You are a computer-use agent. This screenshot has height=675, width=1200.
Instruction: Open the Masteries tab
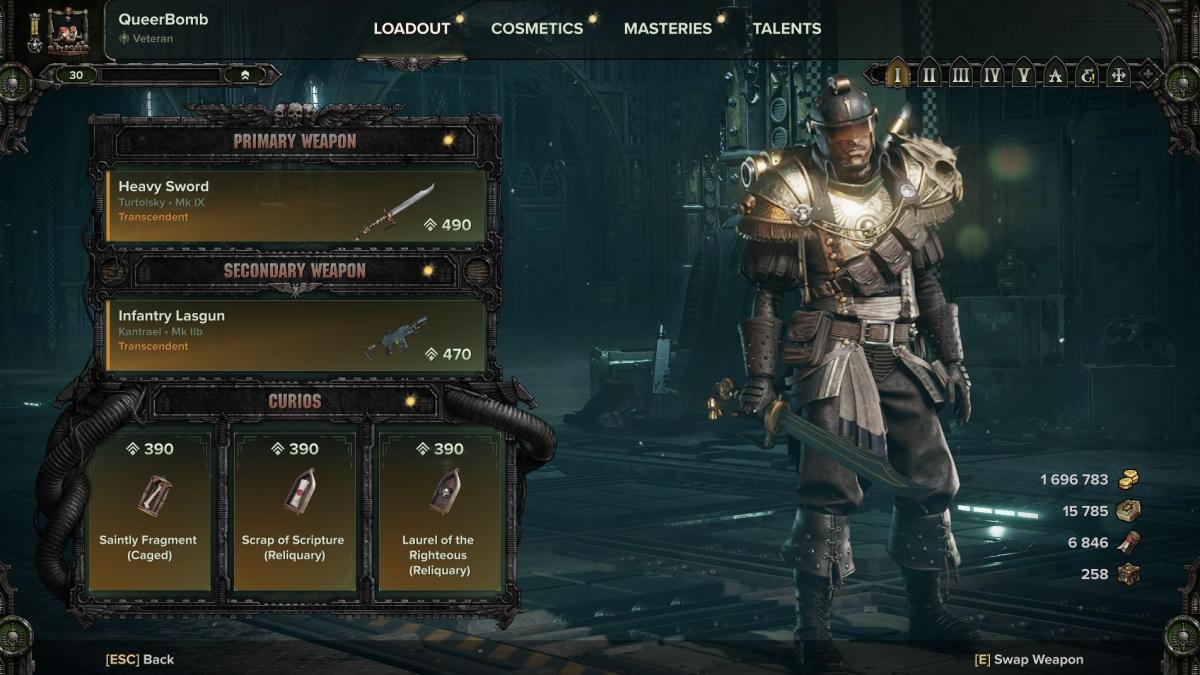(x=667, y=28)
